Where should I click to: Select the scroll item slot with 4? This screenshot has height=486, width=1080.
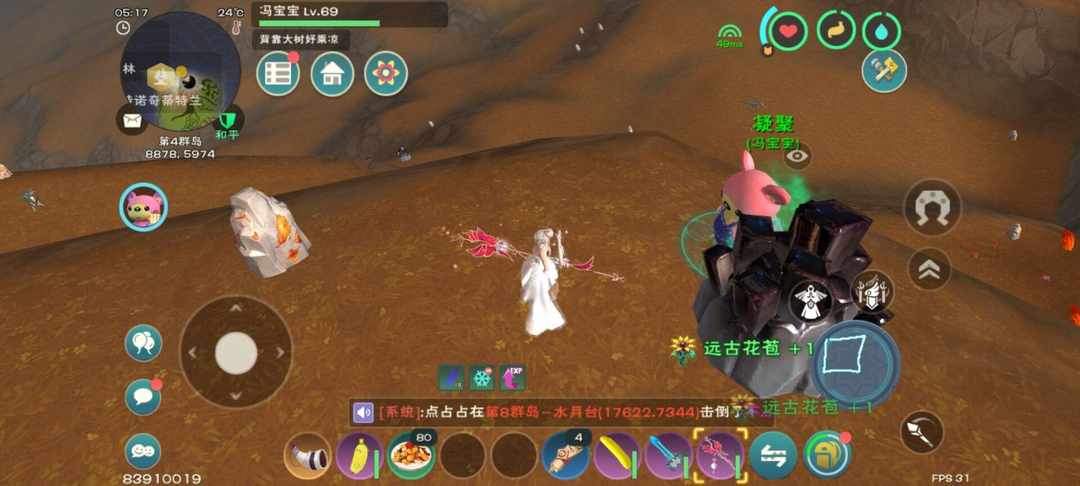(x=565, y=455)
